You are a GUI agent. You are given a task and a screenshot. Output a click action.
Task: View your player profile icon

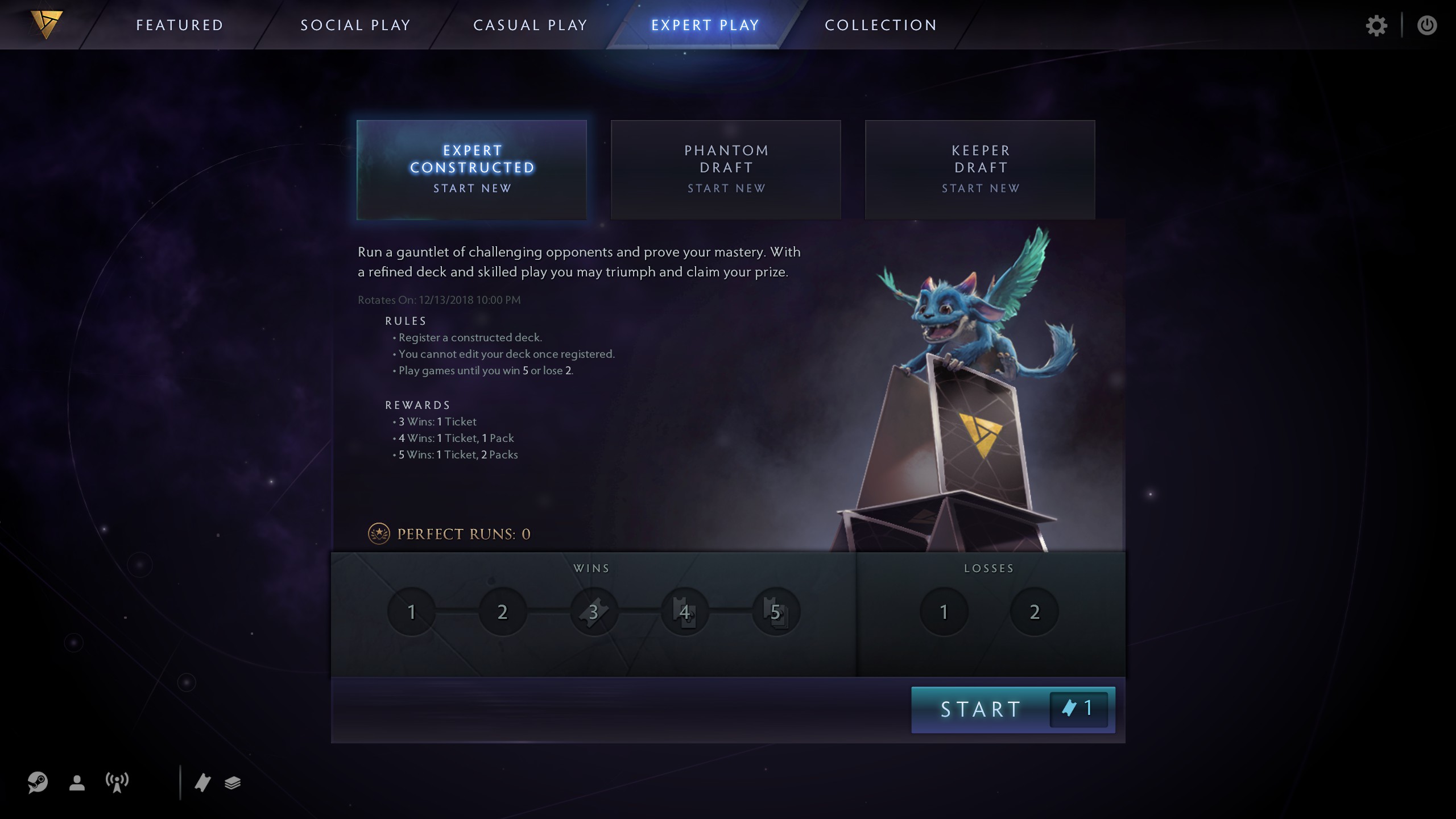(77, 783)
